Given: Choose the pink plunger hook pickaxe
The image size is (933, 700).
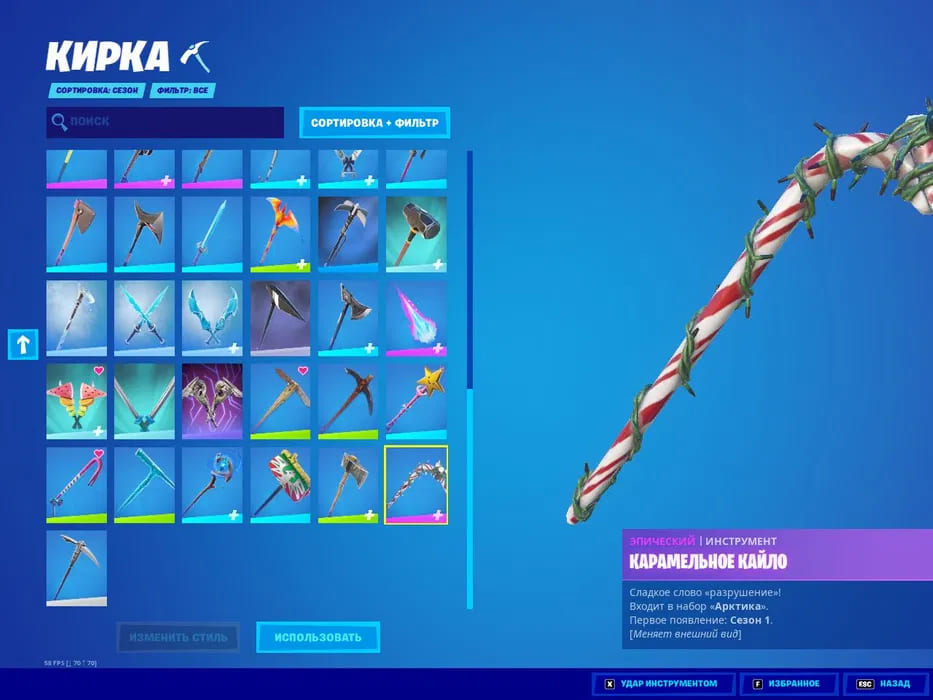Looking at the screenshot, I should pos(76,484).
